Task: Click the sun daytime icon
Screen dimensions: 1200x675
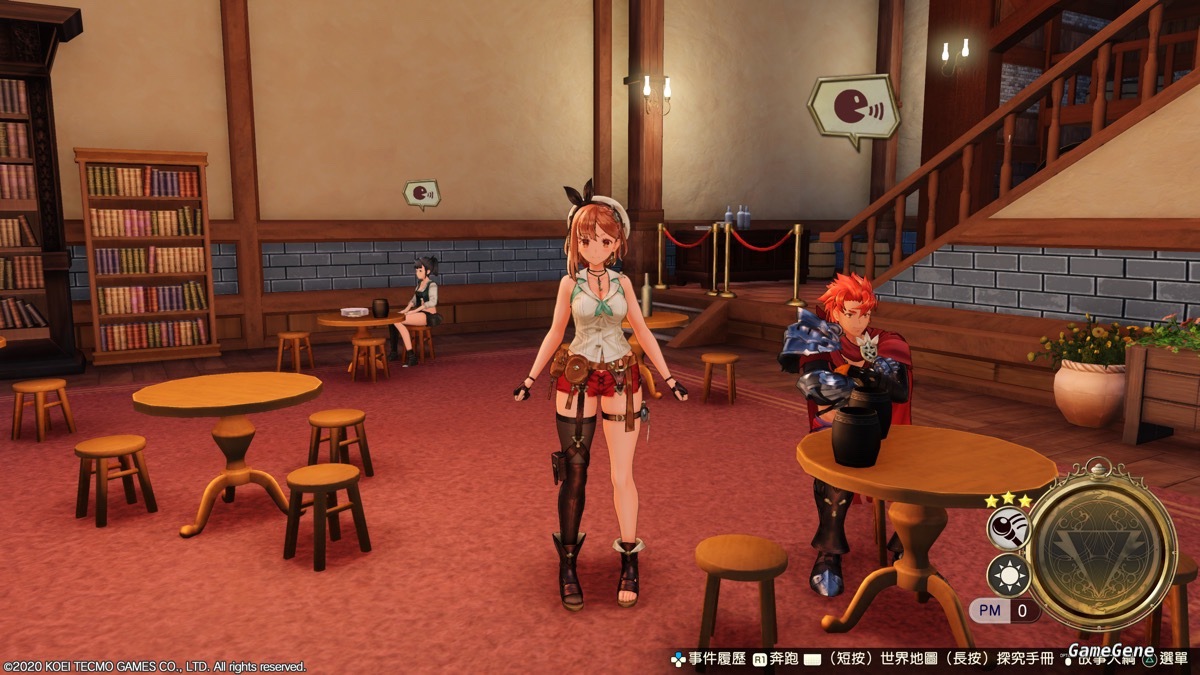Action: click(1007, 576)
